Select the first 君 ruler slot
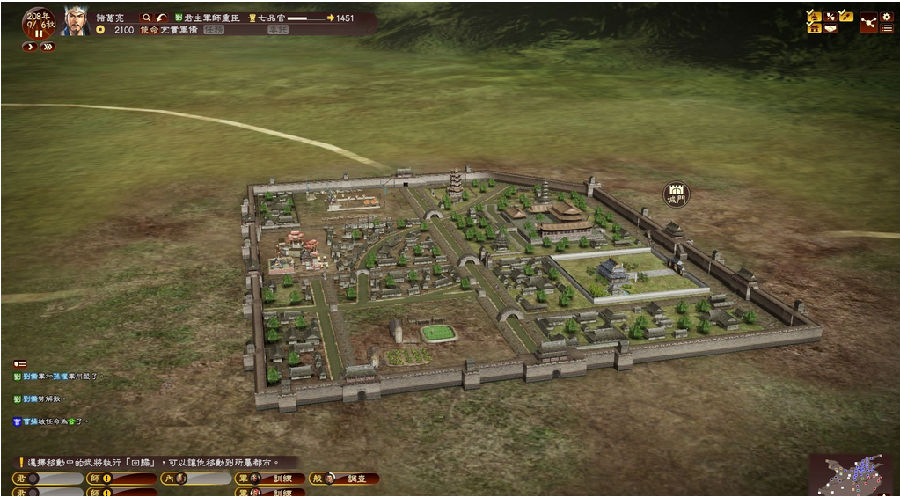The width and height of the screenshot is (900, 496). 47,478
